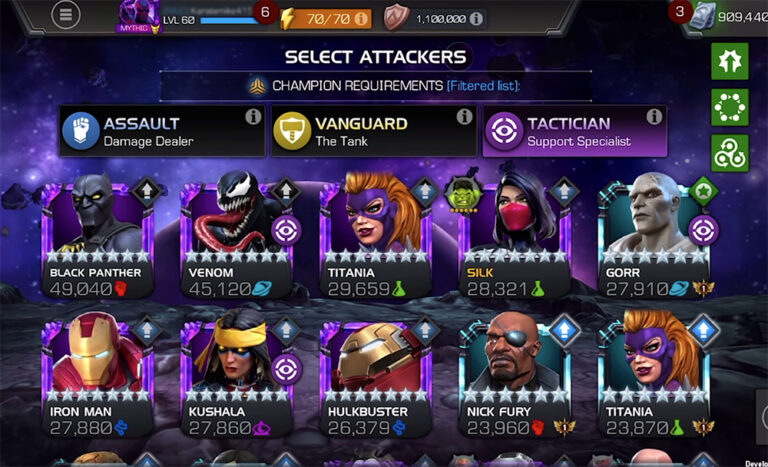The width and height of the screenshot is (768, 467).
Task: Pick Hulkbuster as an attacker
Action: (x=375, y=372)
